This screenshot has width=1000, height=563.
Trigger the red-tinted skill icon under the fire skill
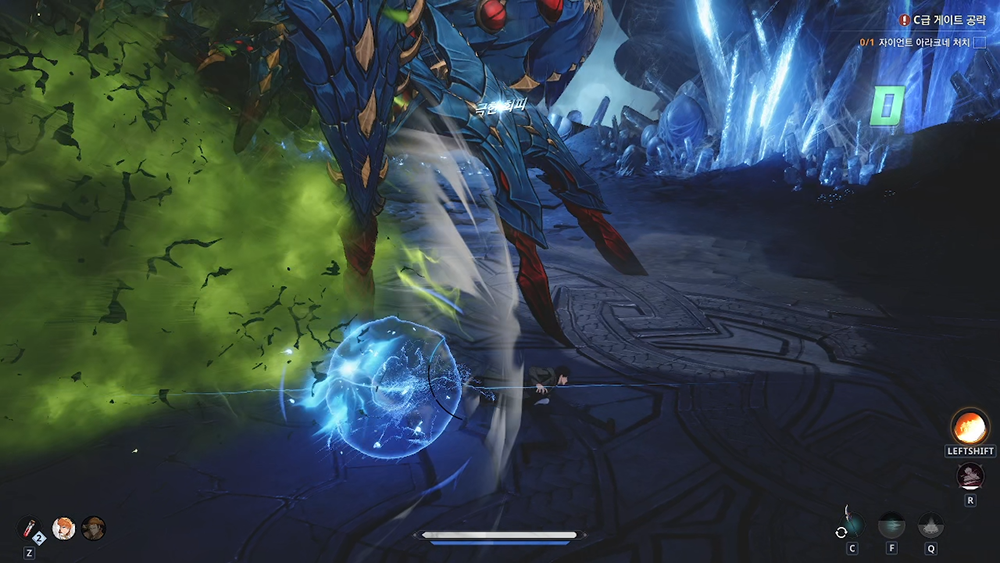(970, 476)
